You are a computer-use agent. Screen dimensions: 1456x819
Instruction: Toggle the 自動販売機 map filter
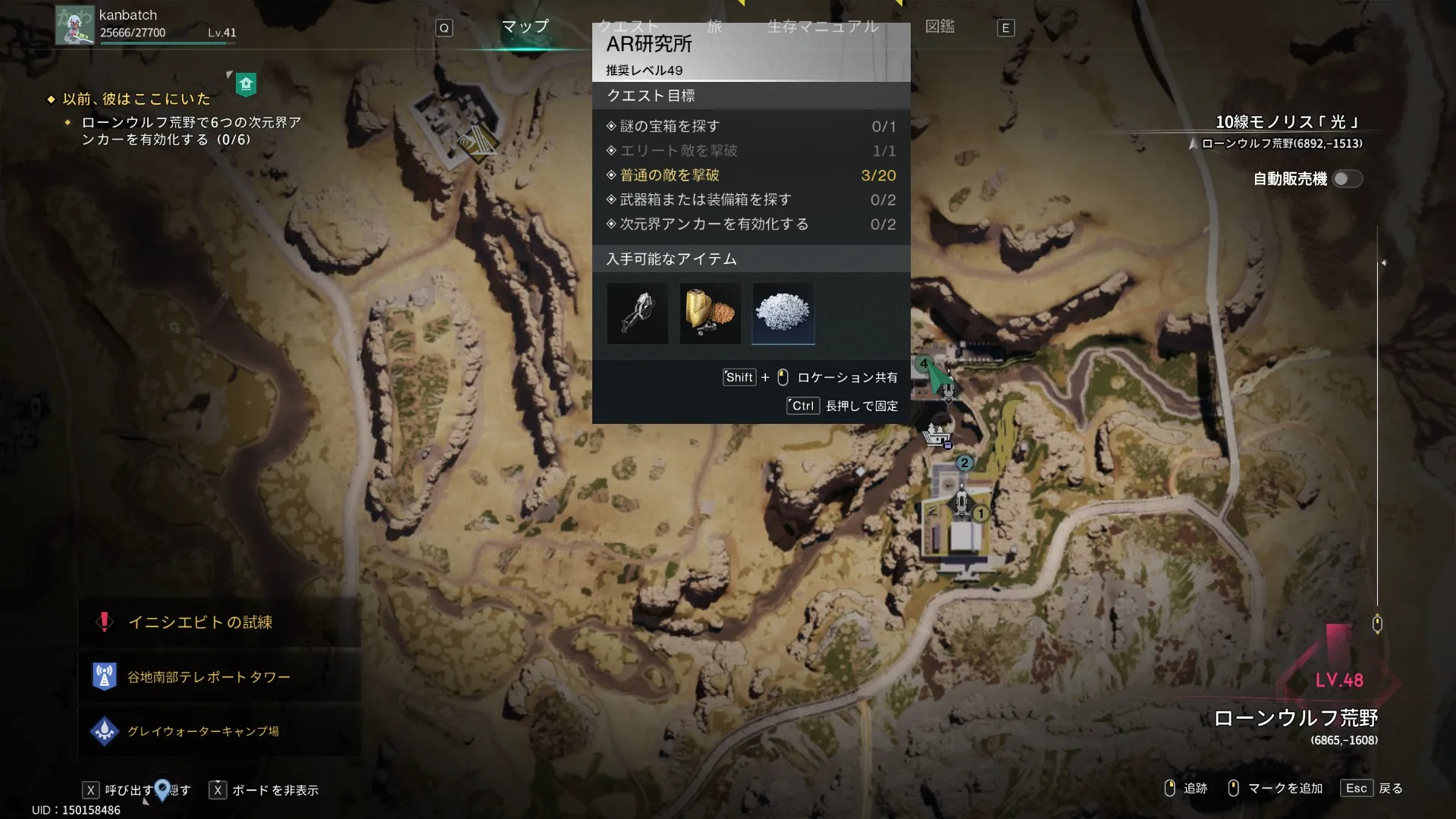1348,179
